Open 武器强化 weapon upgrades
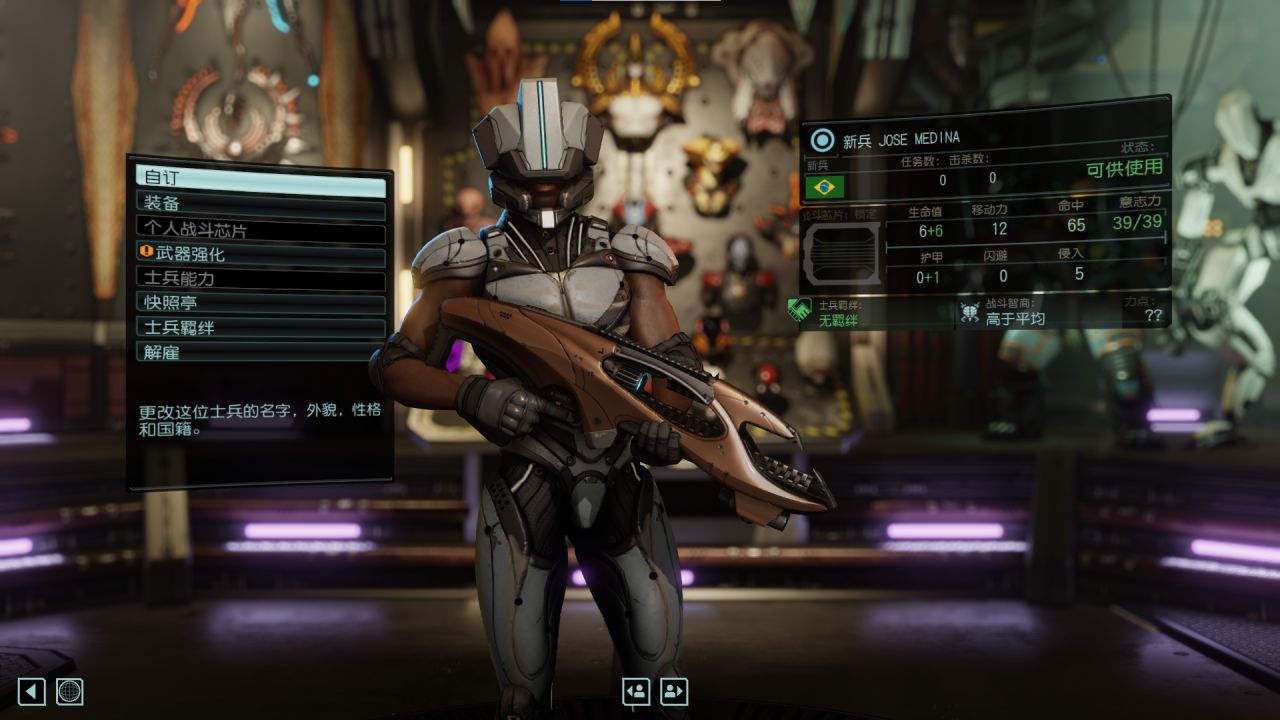Screen dimensions: 1280x720 pos(260,254)
